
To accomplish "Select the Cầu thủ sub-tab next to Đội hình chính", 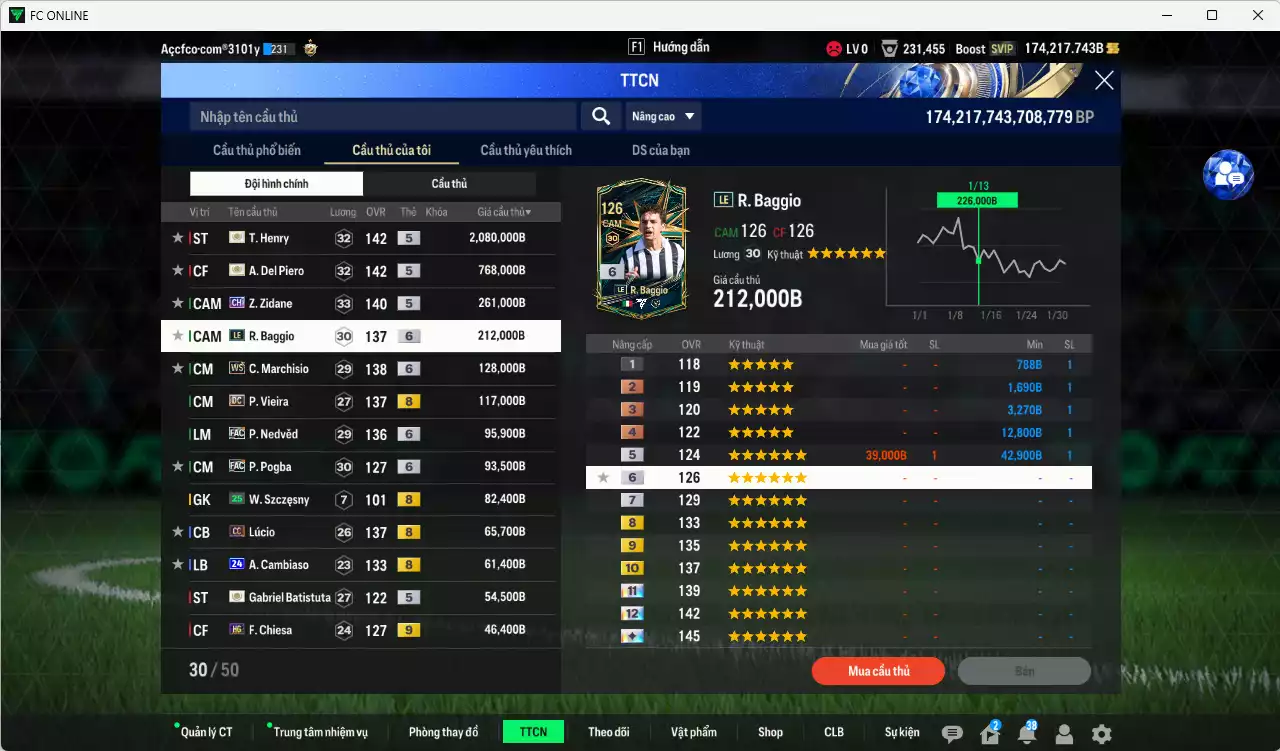I will click(x=449, y=183).
